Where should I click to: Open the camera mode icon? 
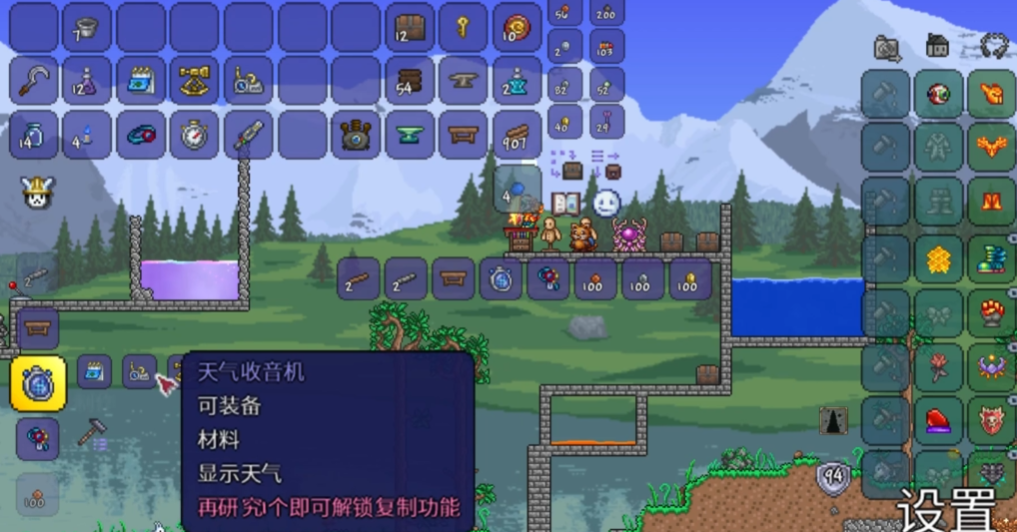(x=885, y=47)
